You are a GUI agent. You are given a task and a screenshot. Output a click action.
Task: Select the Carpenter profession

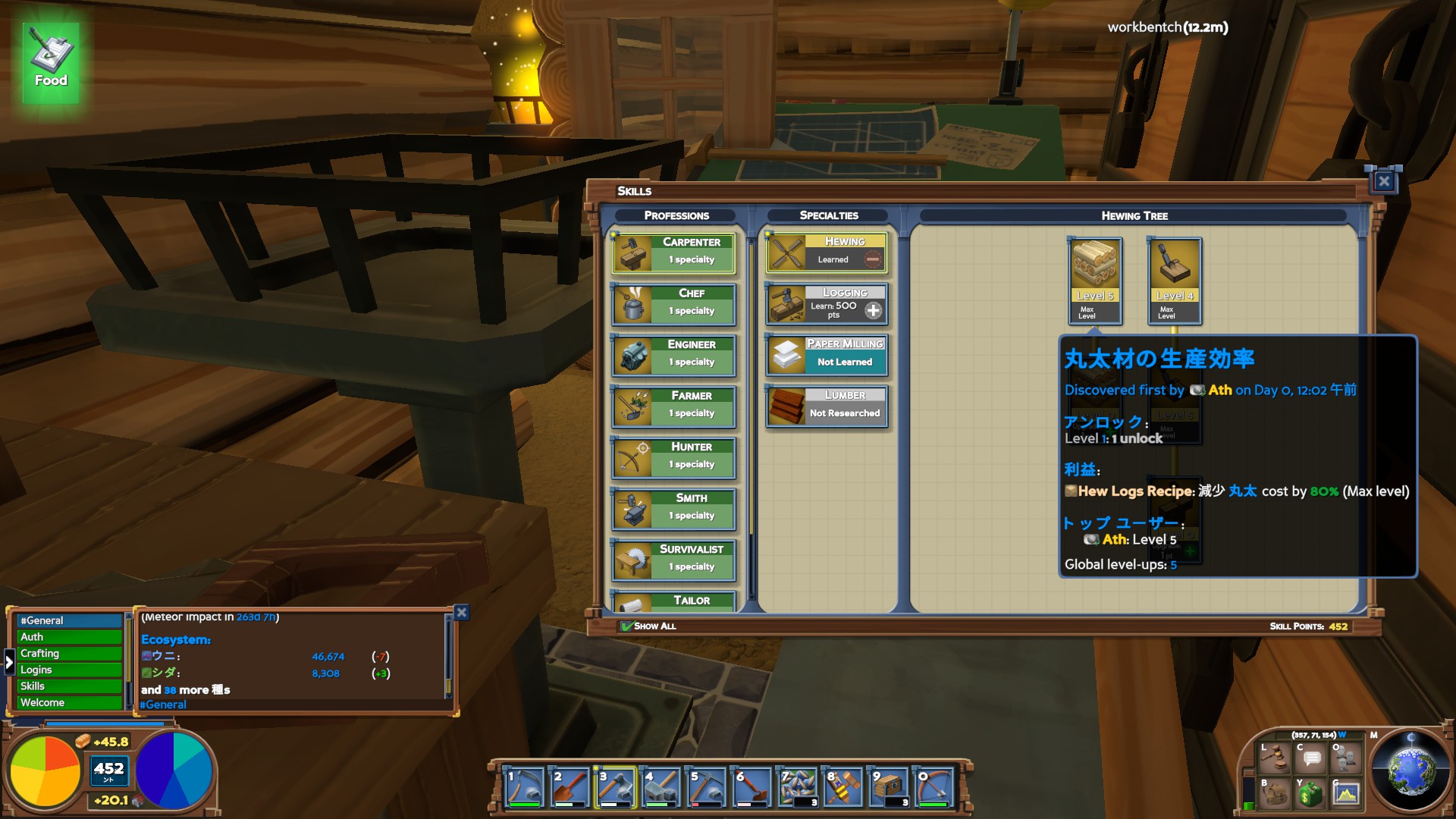tap(673, 252)
